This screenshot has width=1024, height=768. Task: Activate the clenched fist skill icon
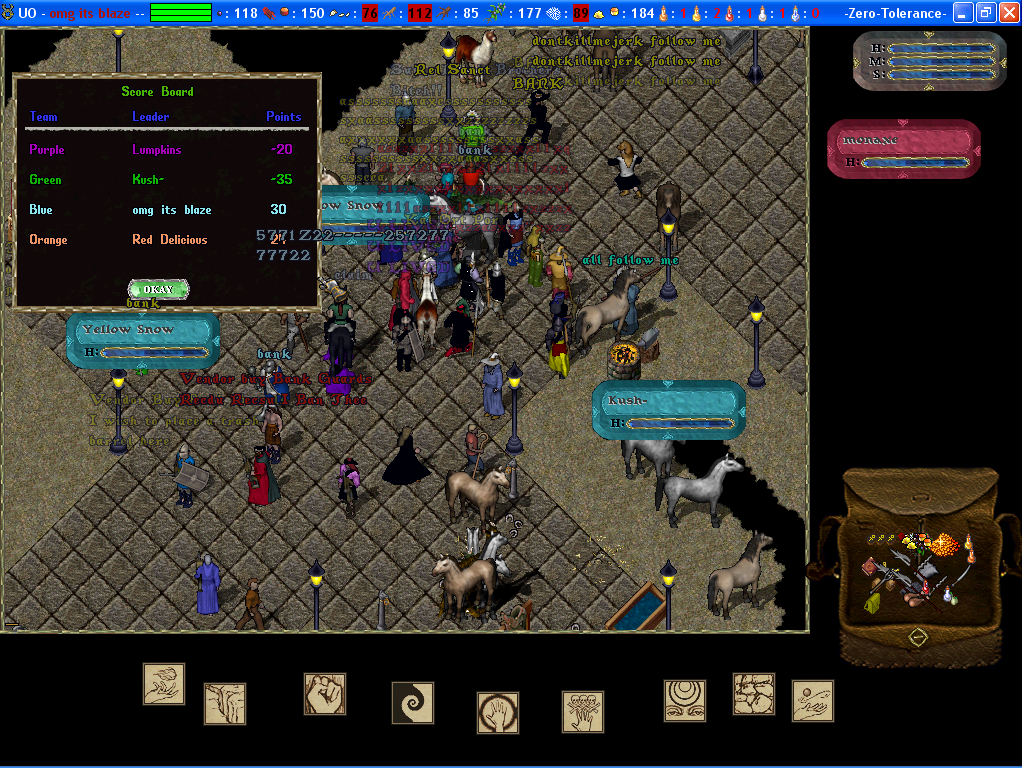pyautogui.click(x=325, y=693)
